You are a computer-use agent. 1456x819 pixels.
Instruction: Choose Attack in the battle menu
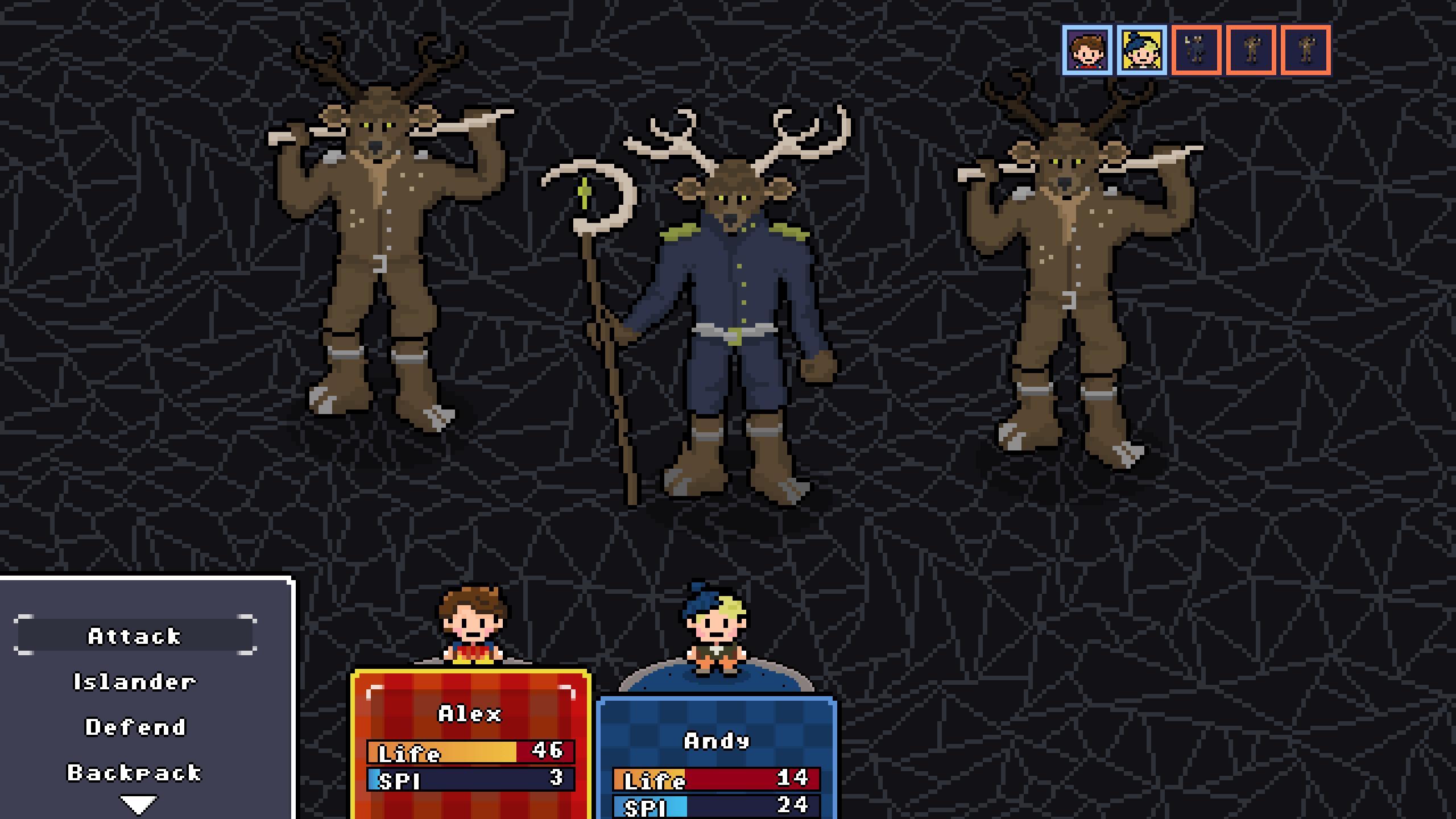tap(135, 636)
